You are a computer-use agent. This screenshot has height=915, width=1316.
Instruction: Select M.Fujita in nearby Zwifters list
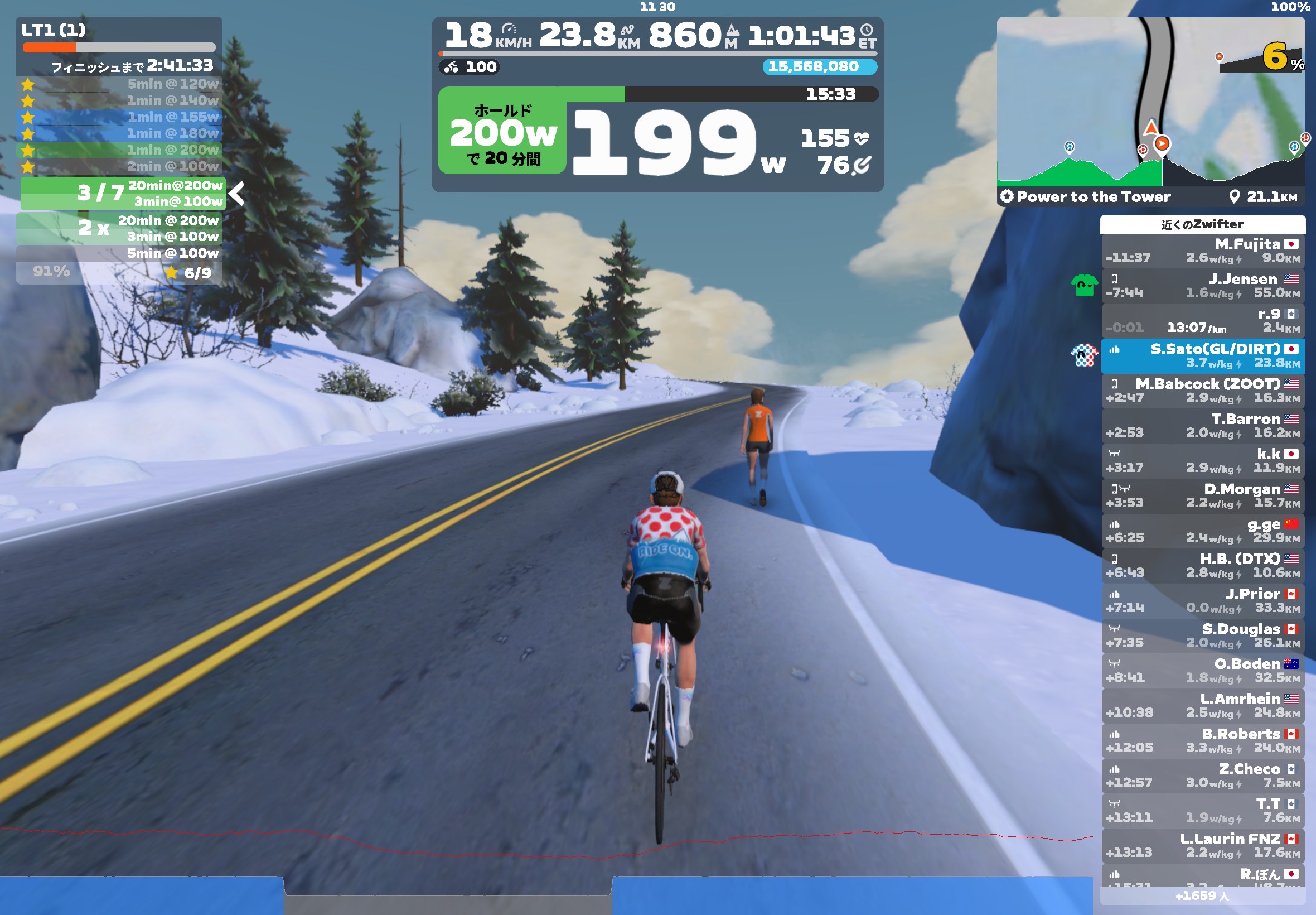tap(1202, 251)
